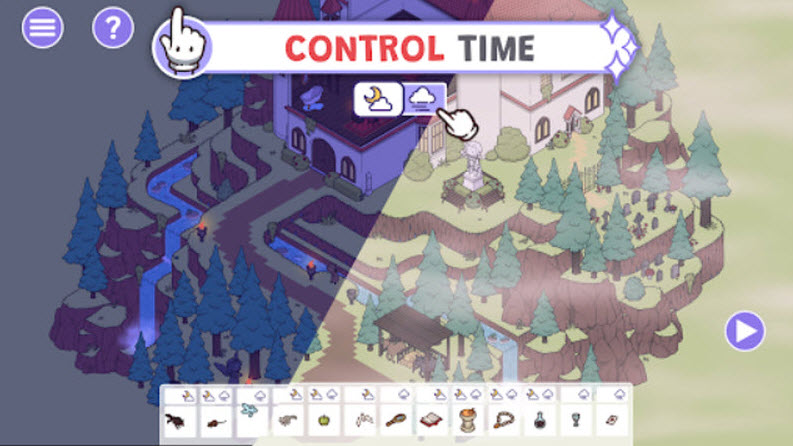
Task: Select the orange-topped stone pedestal slot
Action: tap(469, 420)
